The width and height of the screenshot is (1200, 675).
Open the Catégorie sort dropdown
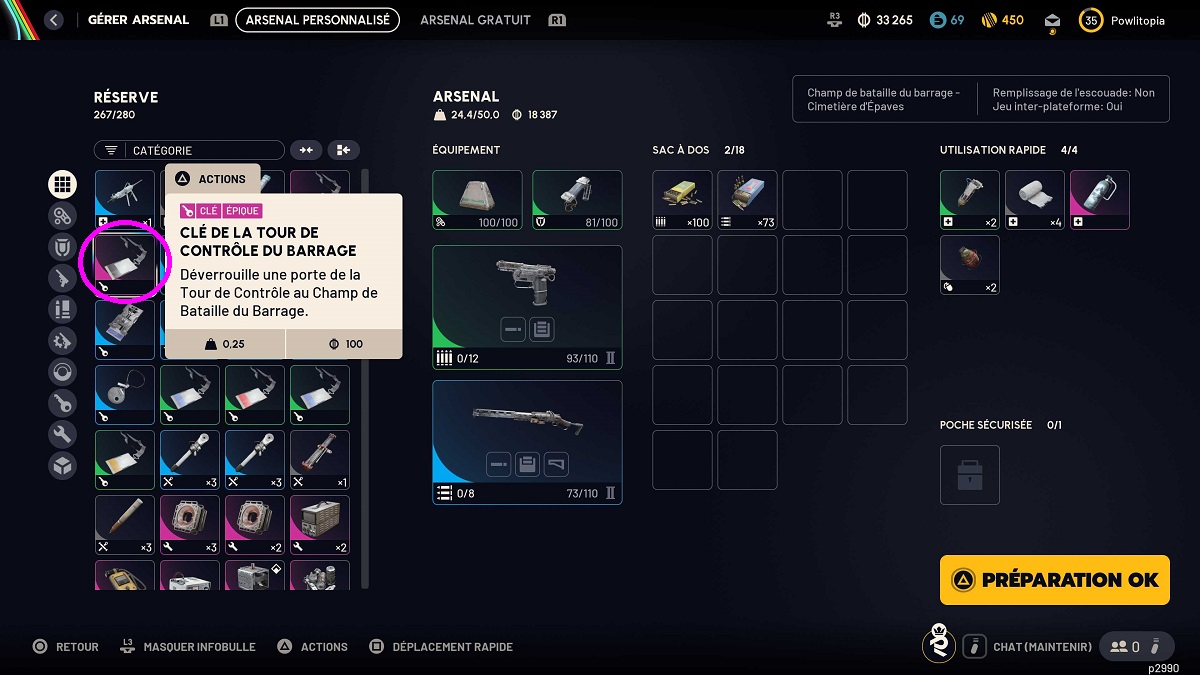click(x=189, y=150)
